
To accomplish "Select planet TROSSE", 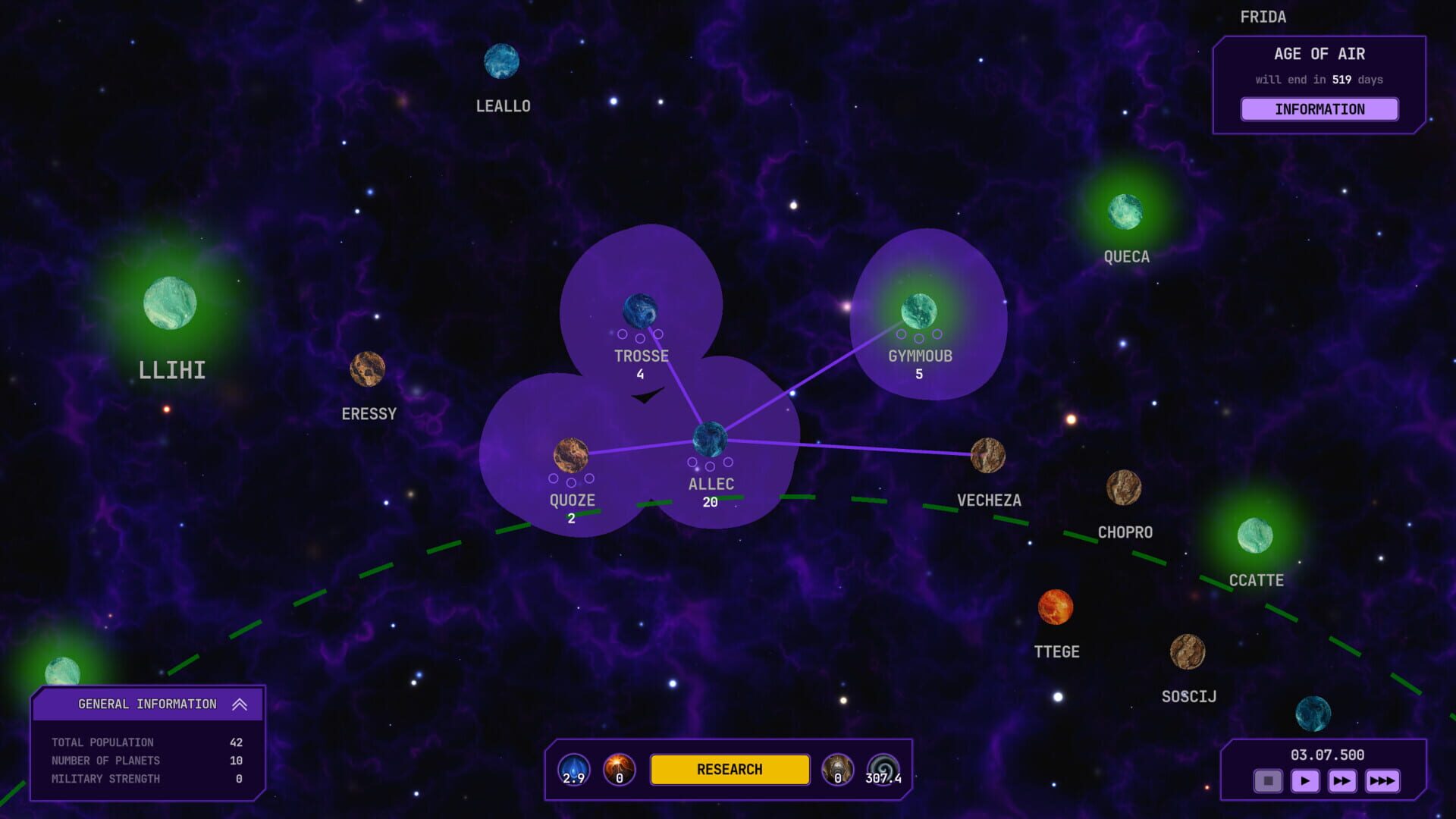I will tap(639, 309).
